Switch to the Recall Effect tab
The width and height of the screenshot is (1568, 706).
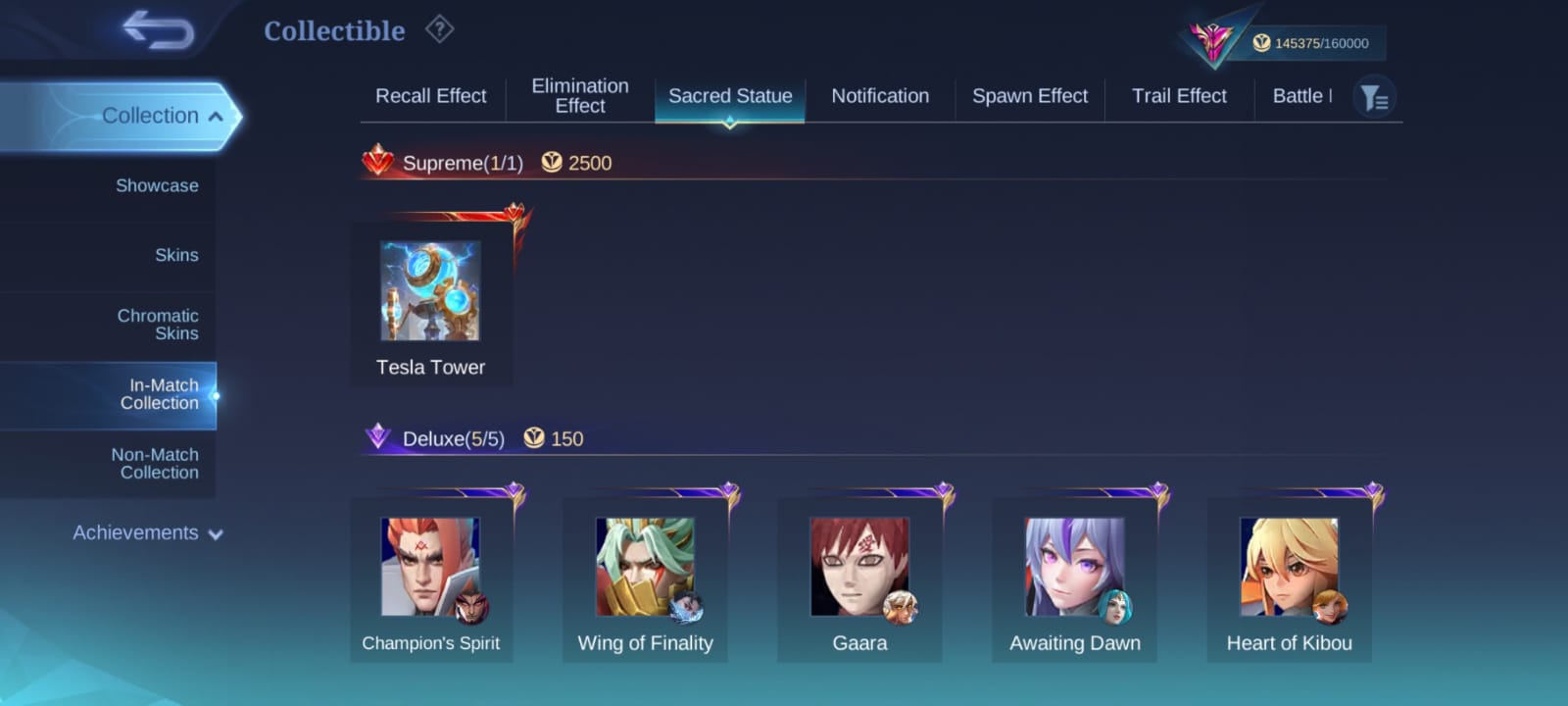click(x=431, y=96)
